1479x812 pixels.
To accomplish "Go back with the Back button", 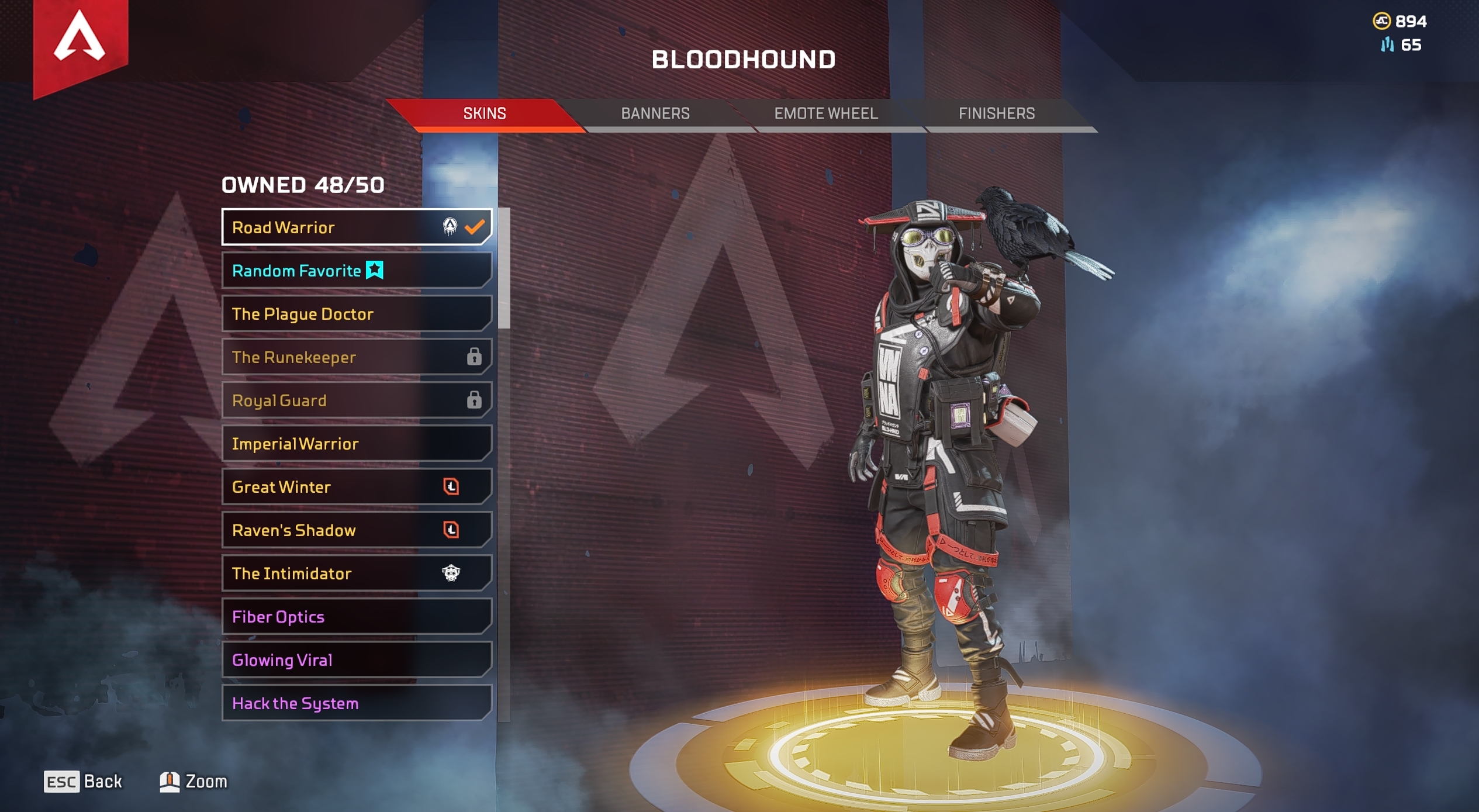I will coord(83,781).
